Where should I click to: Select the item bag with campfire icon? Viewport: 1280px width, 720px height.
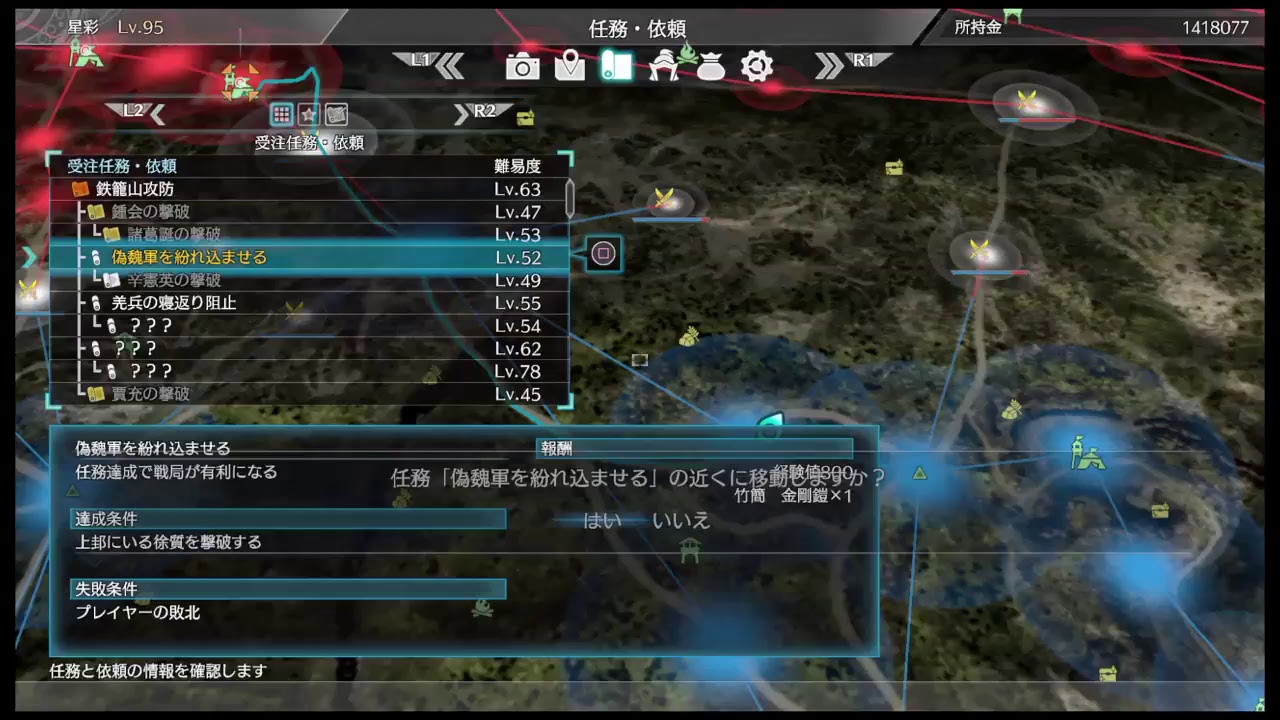point(710,66)
